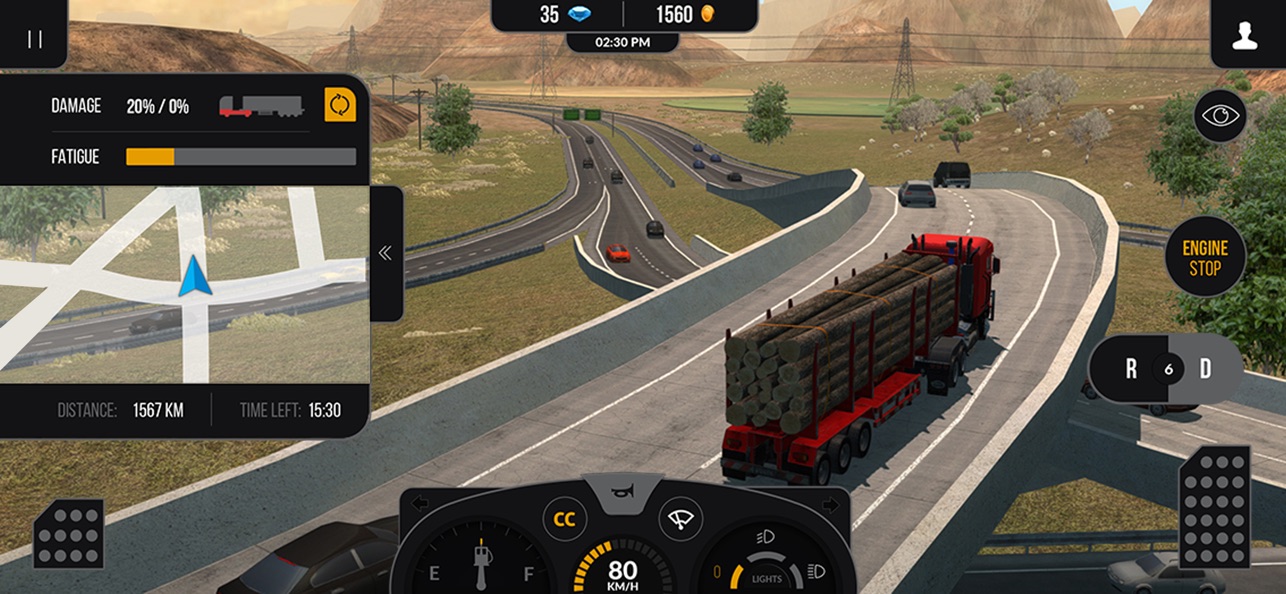Tap the orange repair refresh button
This screenshot has width=1286, height=594.
point(340,105)
